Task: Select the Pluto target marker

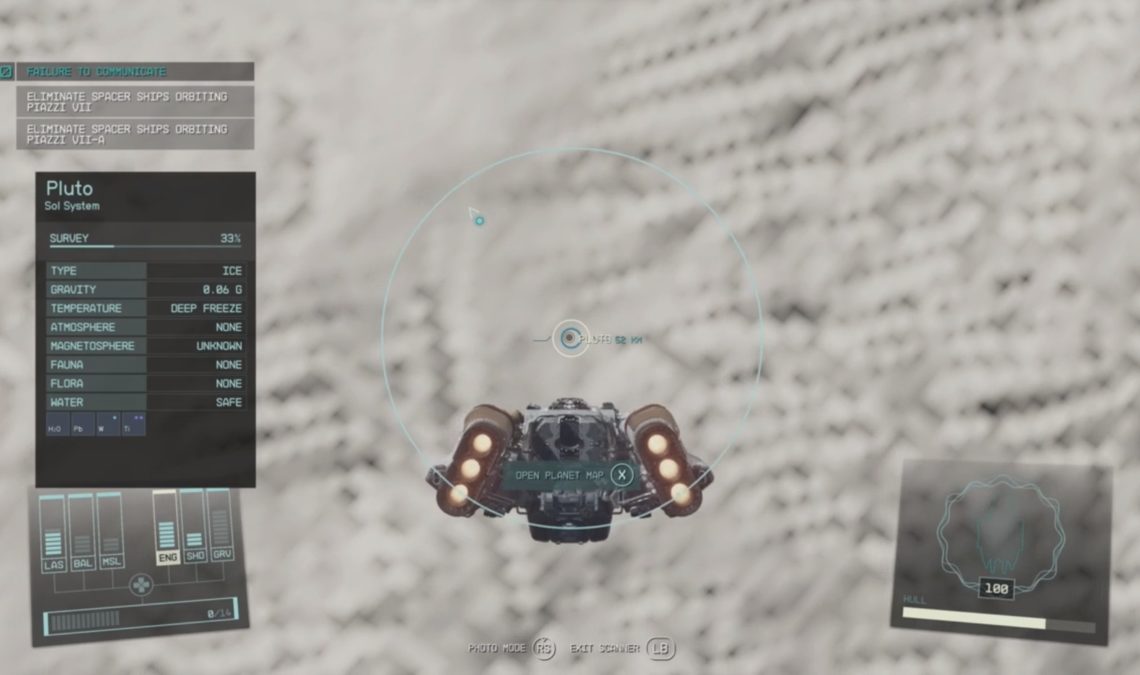Action: [x=570, y=339]
